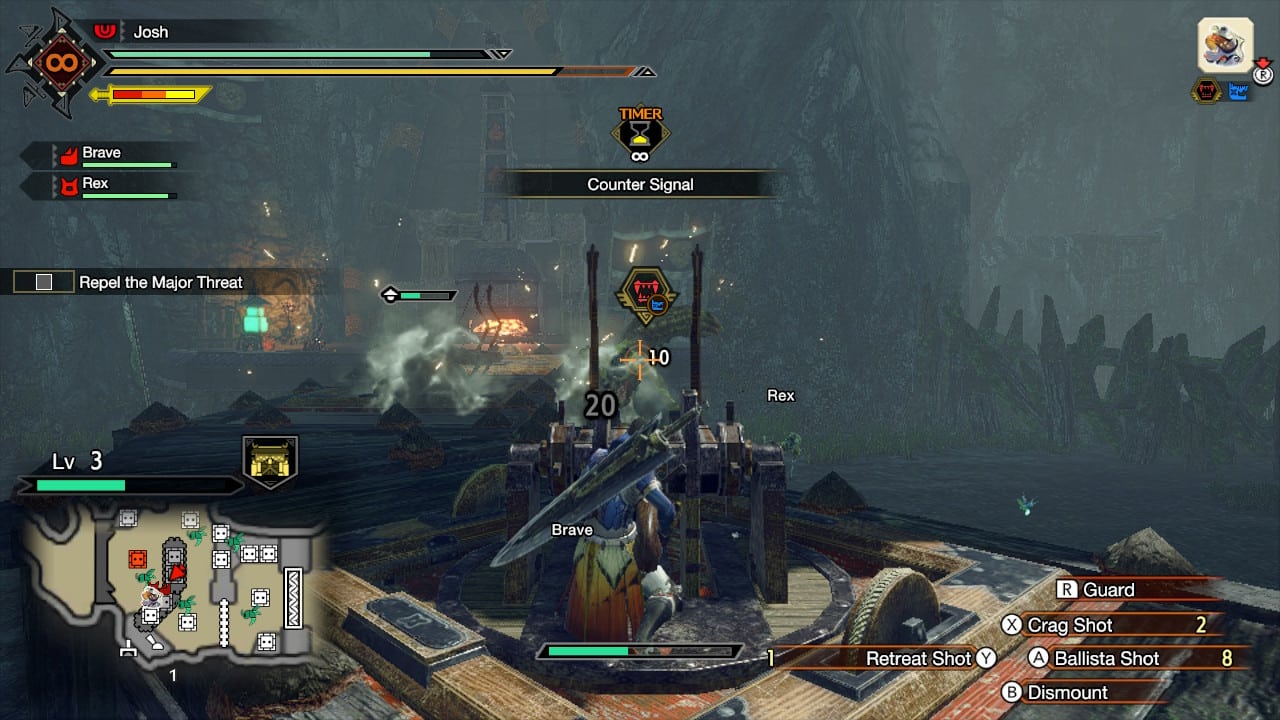Image resolution: width=1280 pixels, height=720 pixels.
Task: Click the orange installation marker on the minimap
Action: 138,558
